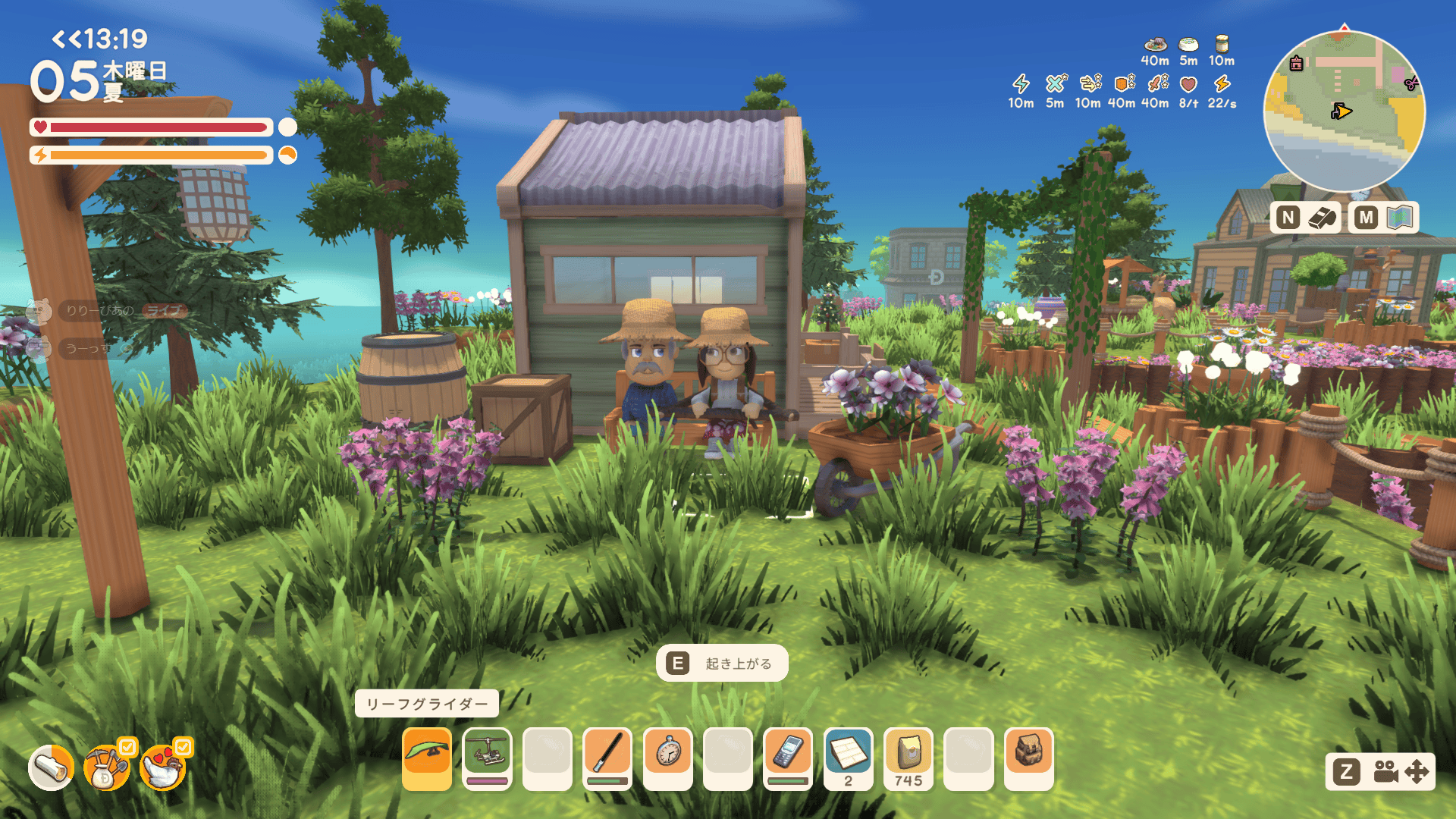The width and height of the screenshot is (1456, 819).
Task: Click the circular minimap
Action: [x=1344, y=111]
